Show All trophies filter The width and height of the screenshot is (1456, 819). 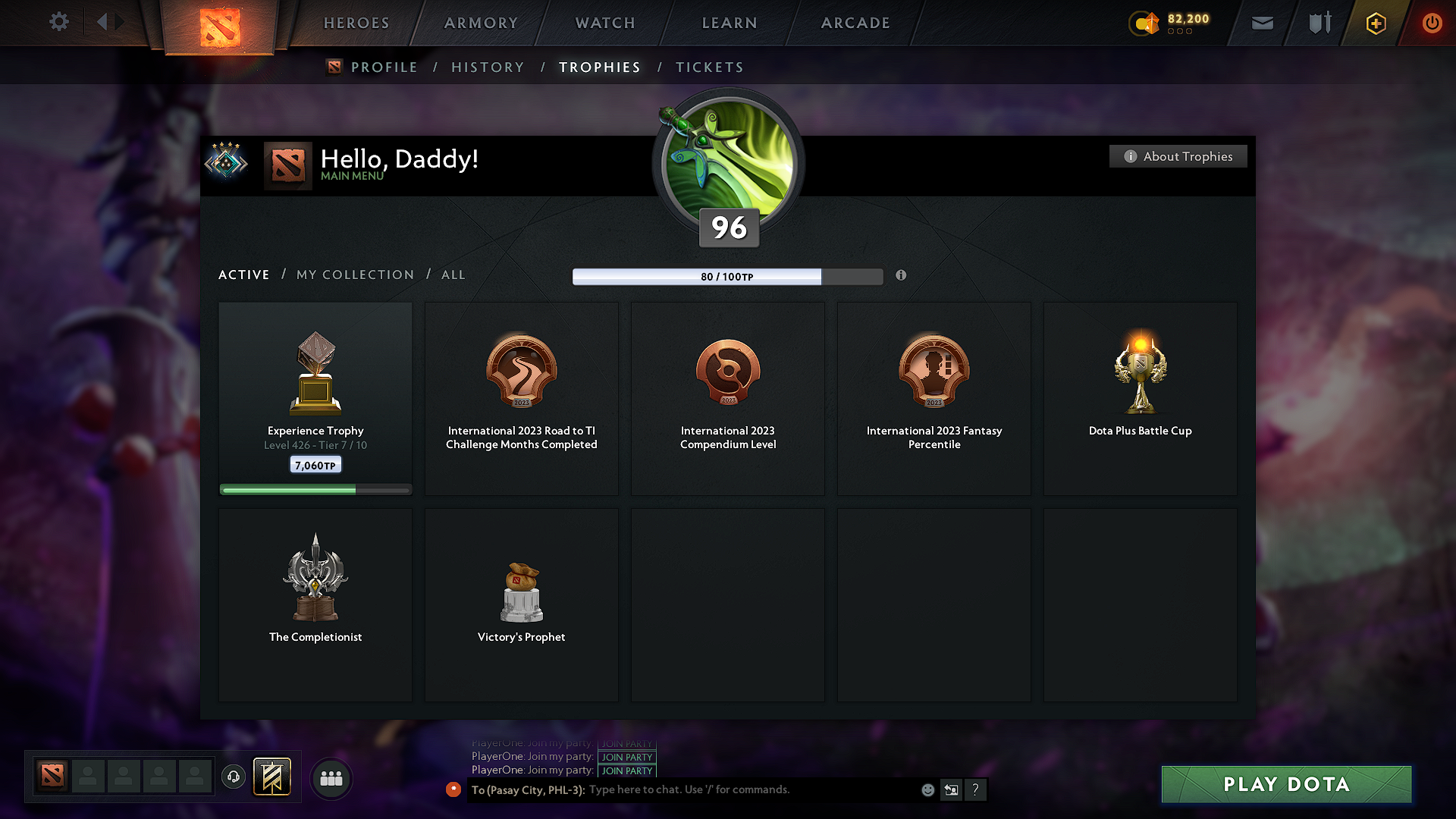[x=453, y=275]
